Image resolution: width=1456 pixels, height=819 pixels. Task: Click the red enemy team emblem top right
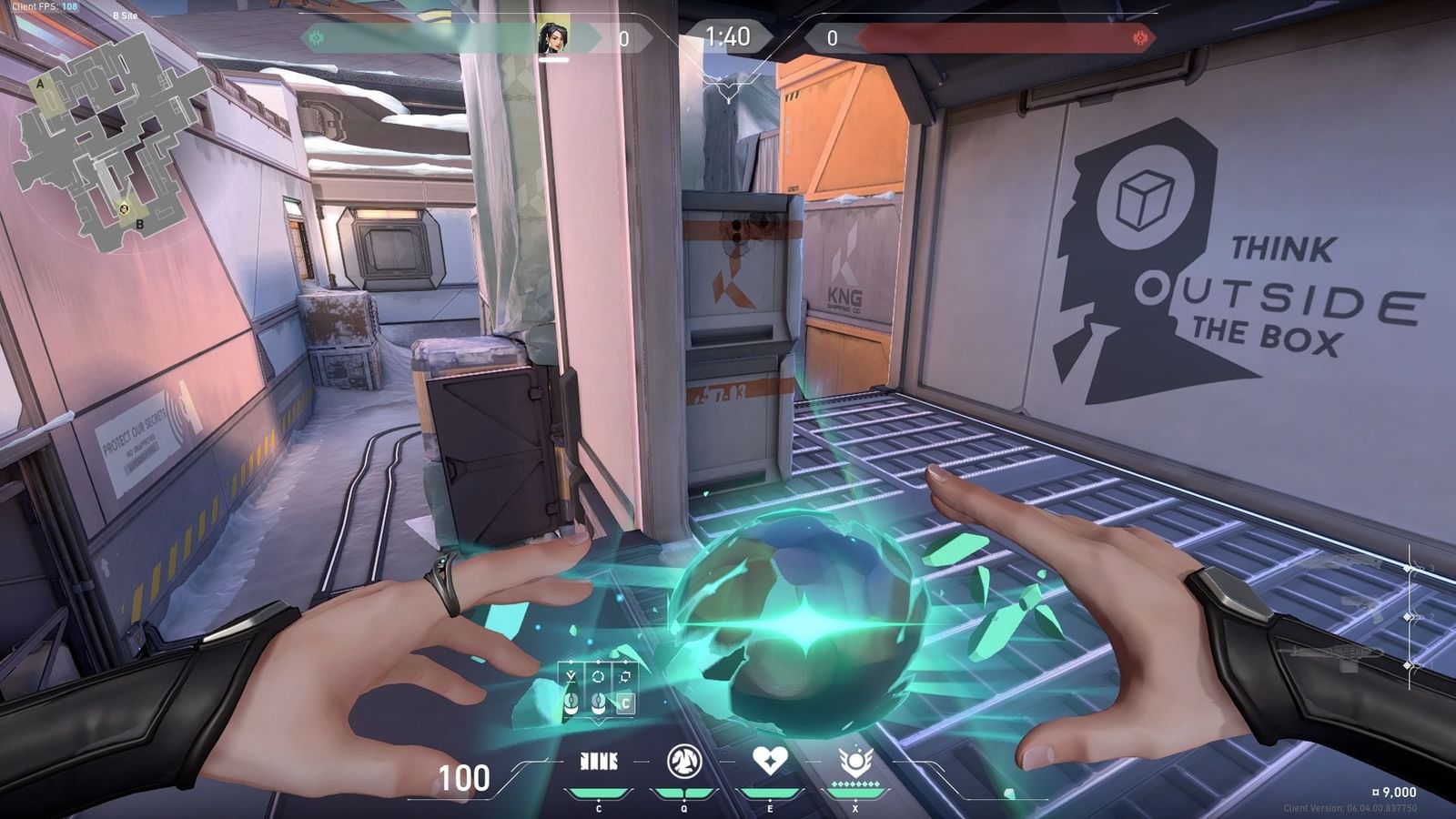coord(1140,36)
